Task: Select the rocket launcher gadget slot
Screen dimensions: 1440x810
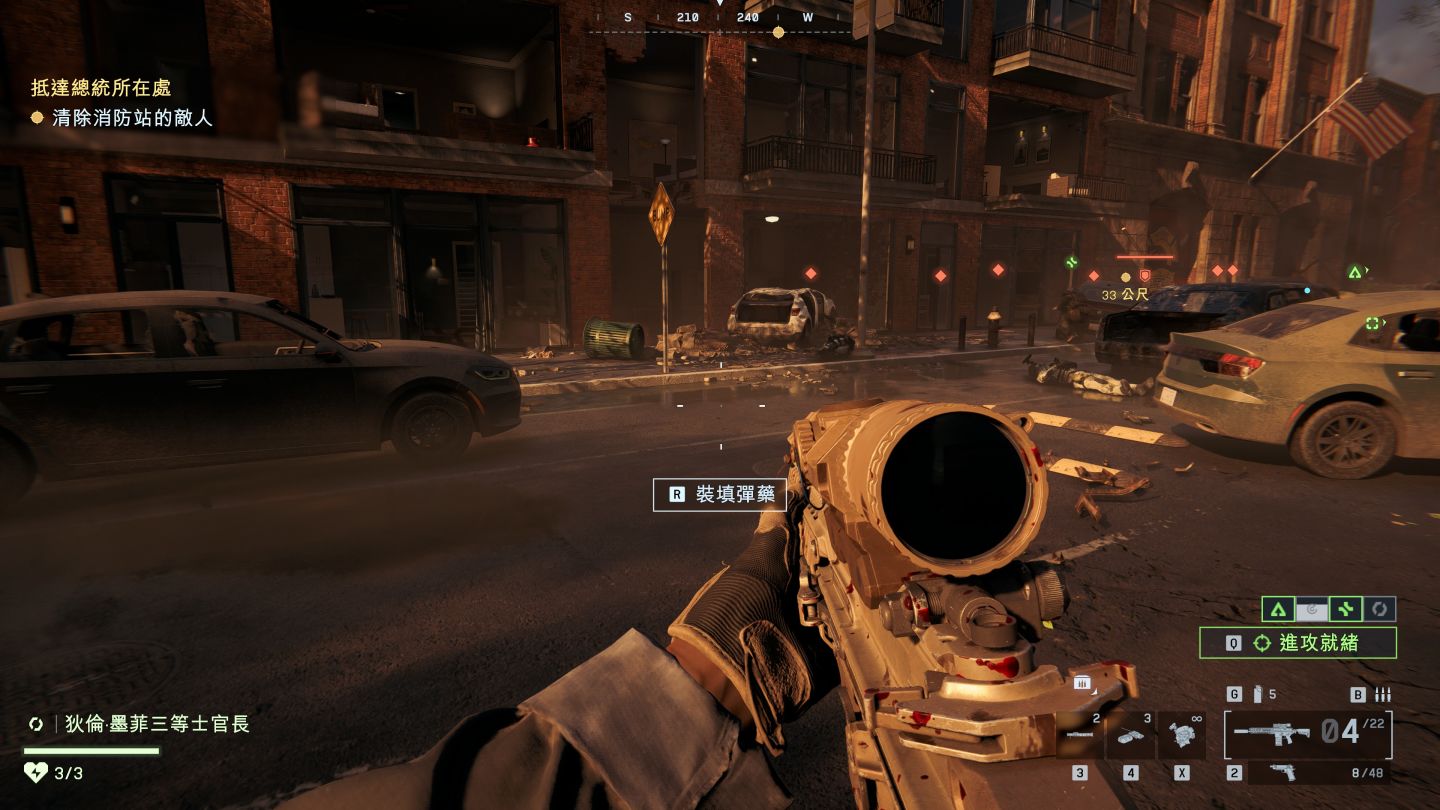Action: pyautogui.click(x=1080, y=735)
